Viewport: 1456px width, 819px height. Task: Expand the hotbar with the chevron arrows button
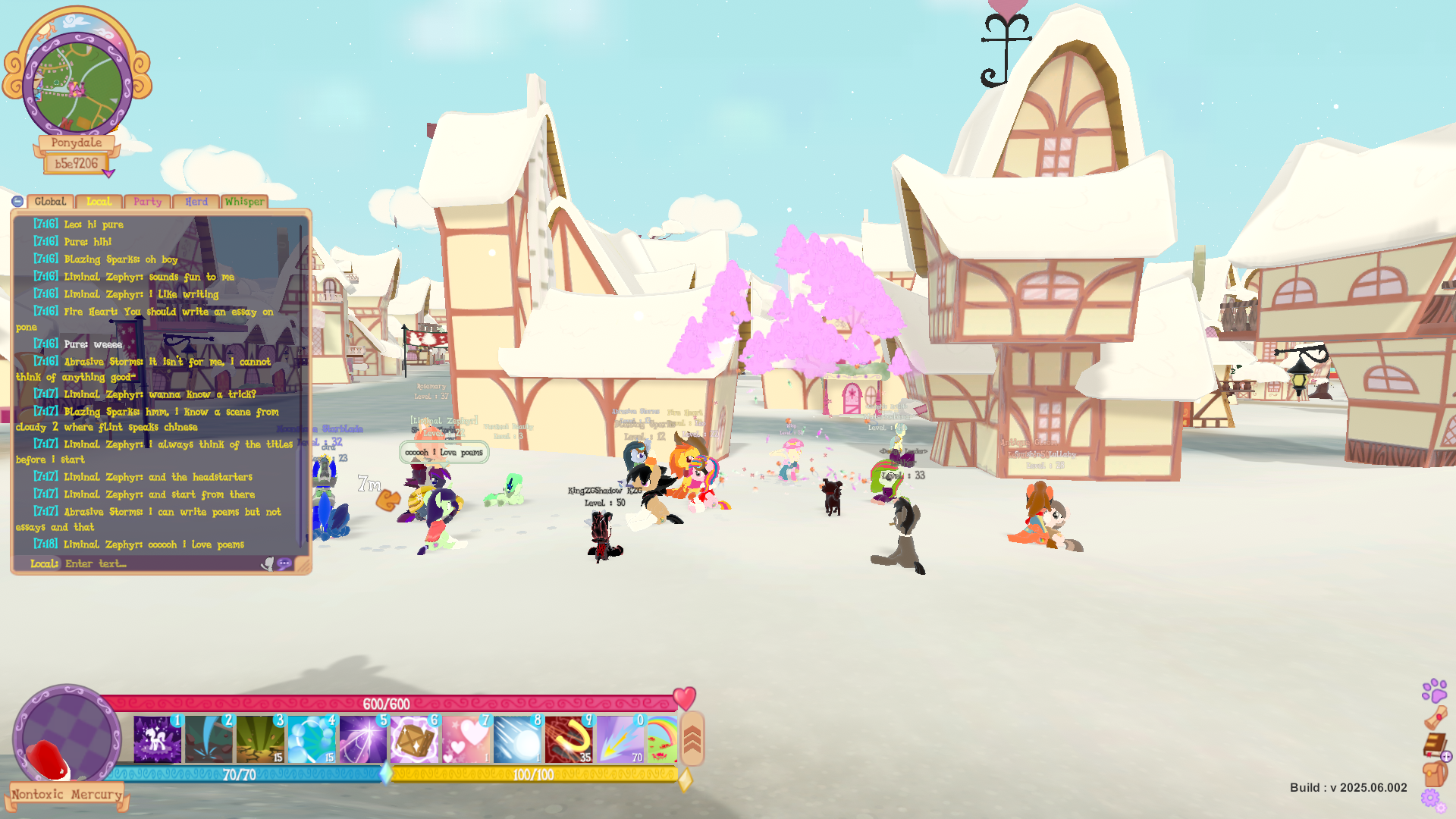pyautogui.click(x=692, y=739)
